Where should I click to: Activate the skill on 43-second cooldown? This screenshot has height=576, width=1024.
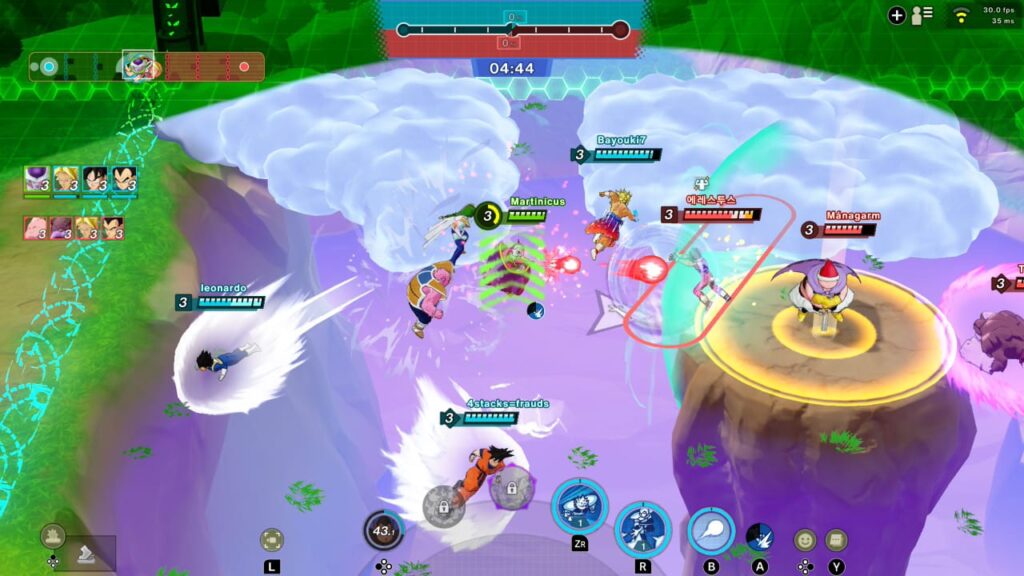[x=383, y=530]
